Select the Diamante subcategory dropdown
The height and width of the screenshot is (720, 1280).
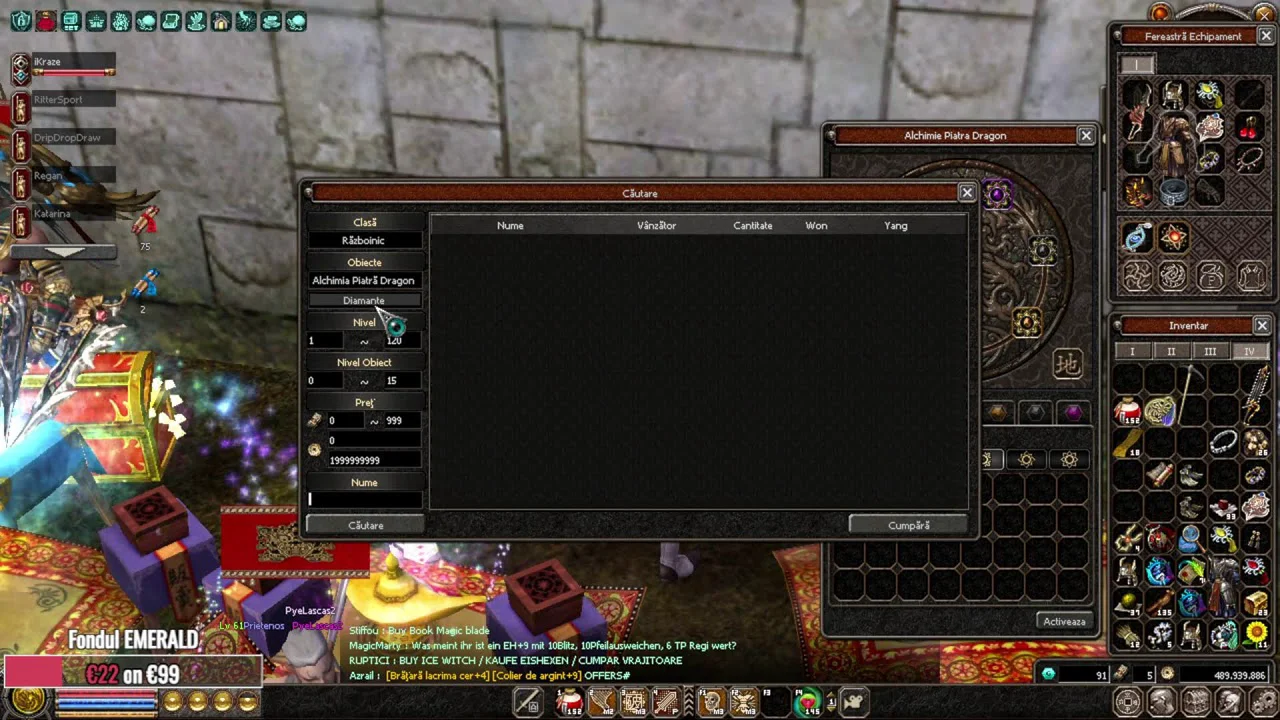pos(364,301)
